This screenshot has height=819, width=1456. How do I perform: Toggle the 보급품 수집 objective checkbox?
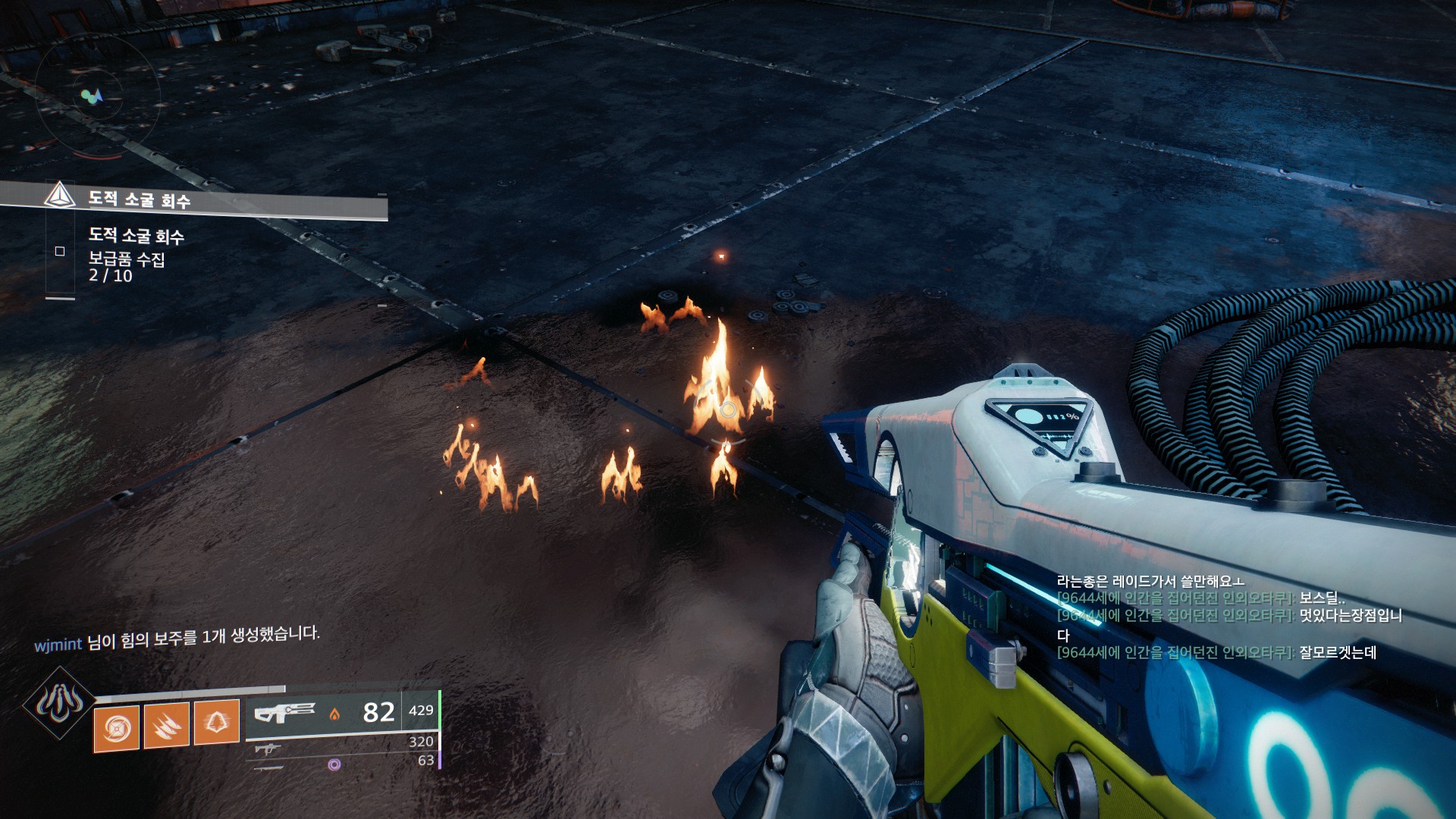[60, 251]
